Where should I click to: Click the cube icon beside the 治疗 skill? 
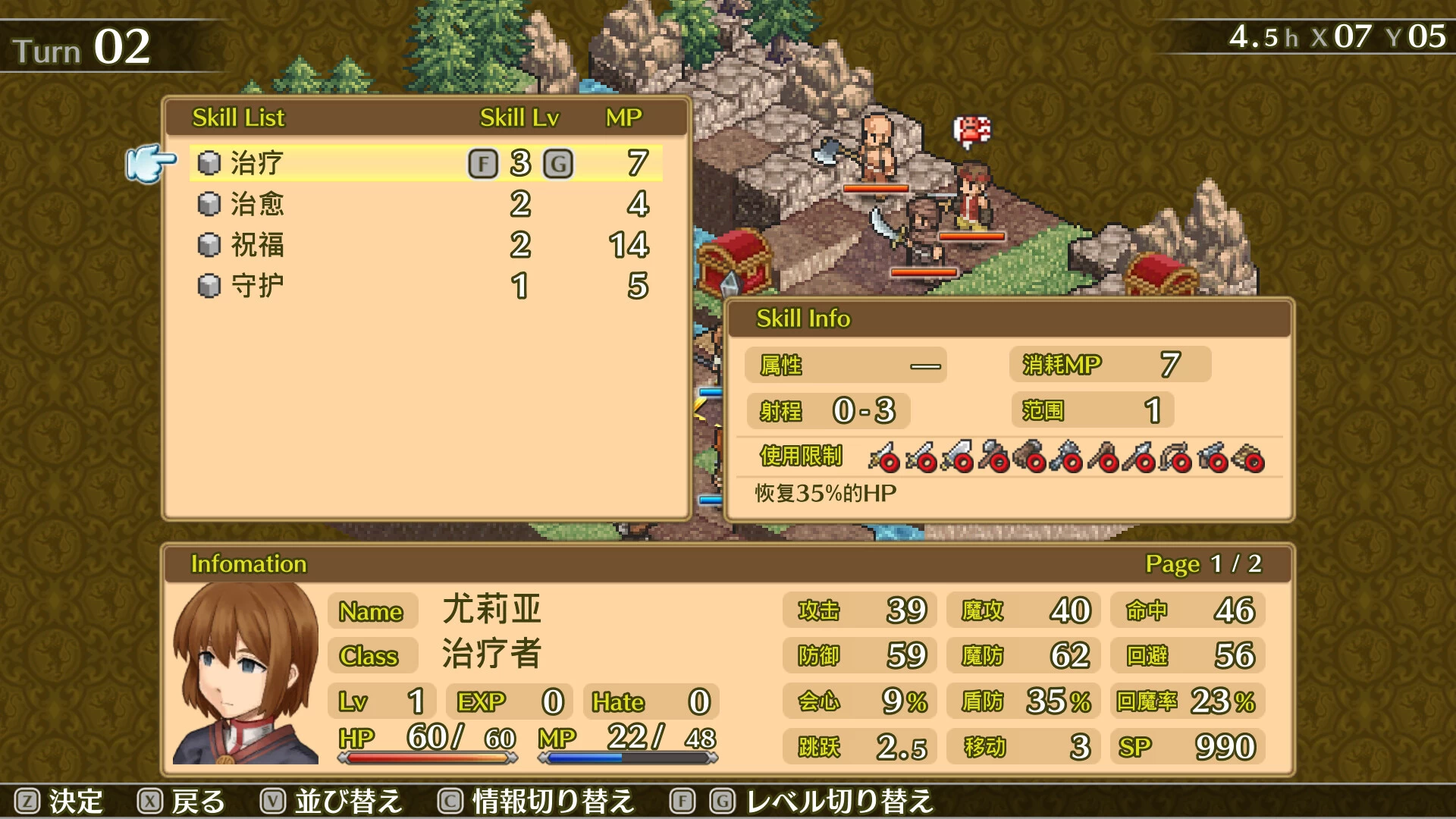coord(210,162)
